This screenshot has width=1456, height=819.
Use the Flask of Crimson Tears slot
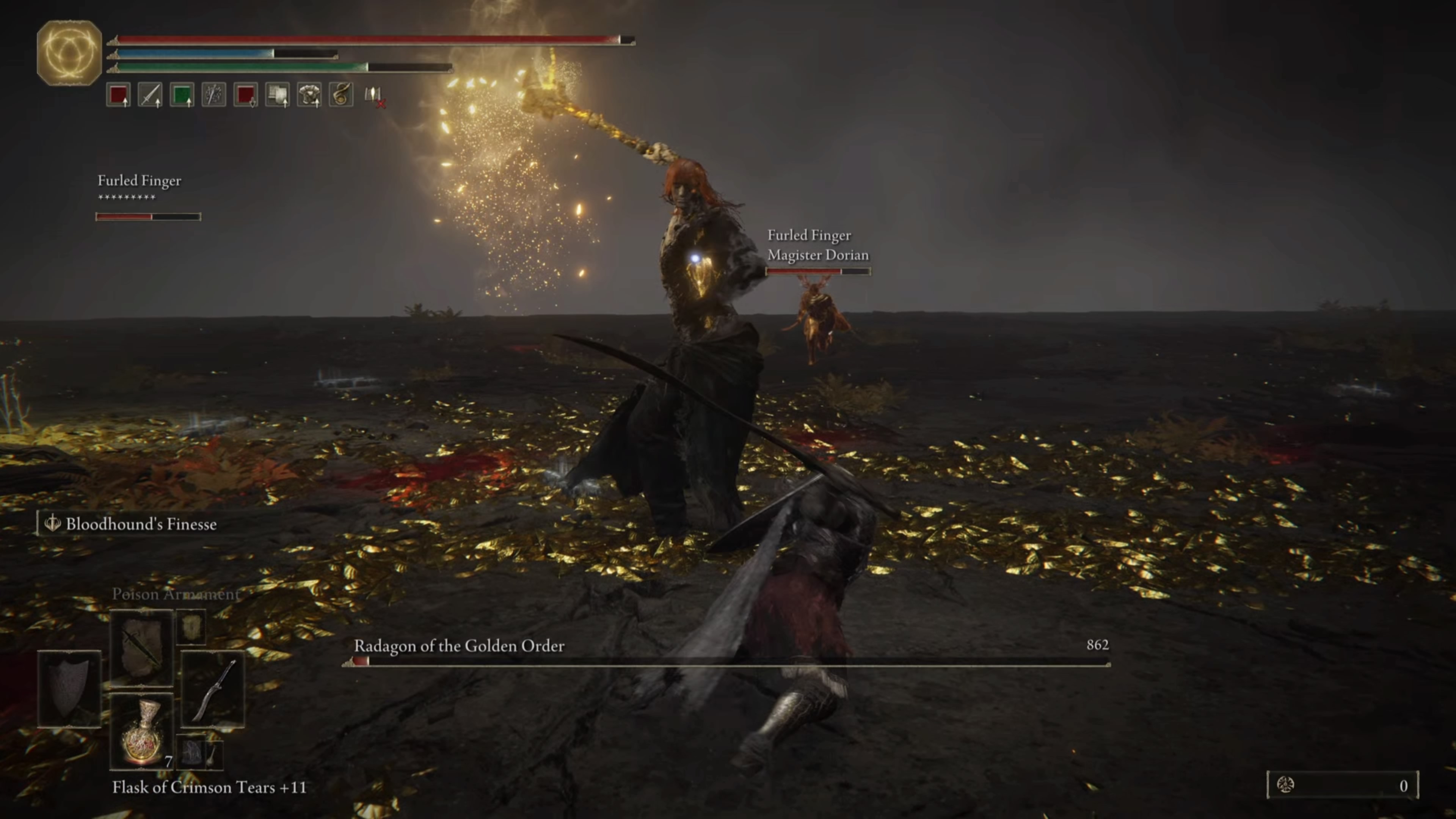pos(141,730)
